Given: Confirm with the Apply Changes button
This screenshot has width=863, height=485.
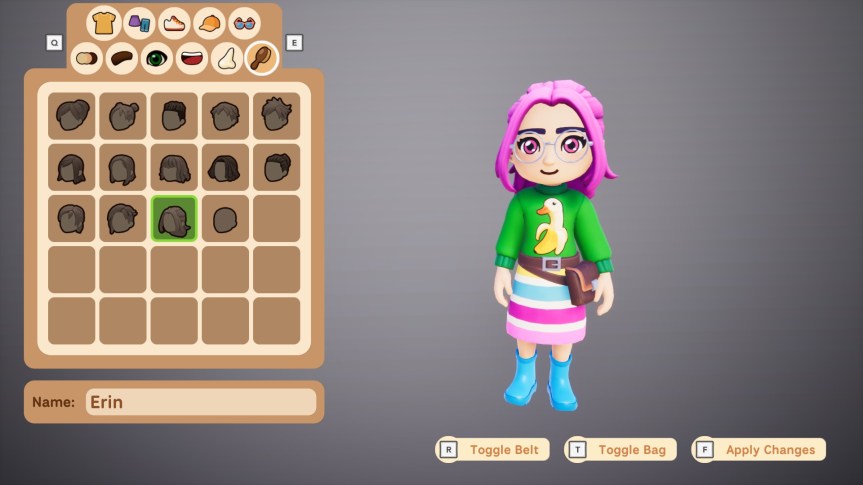Looking at the screenshot, I should click(759, 450).
